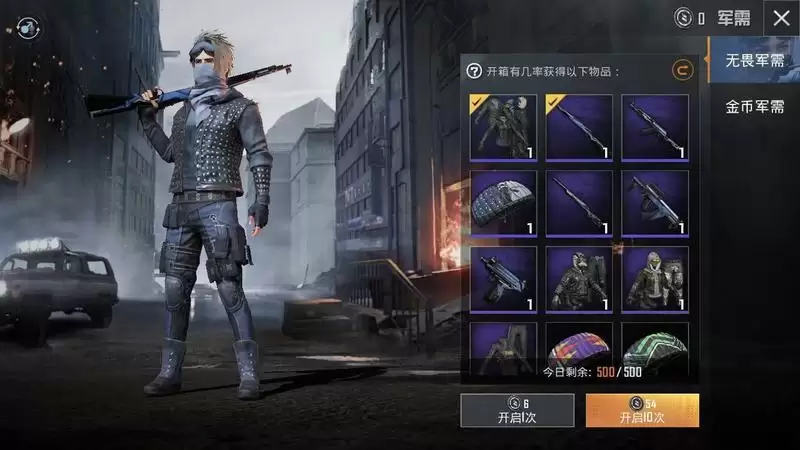The height and width of the screenshot is (450, 800).
Task: Open the question mark drop-rate help
Action: coord(475,71)
